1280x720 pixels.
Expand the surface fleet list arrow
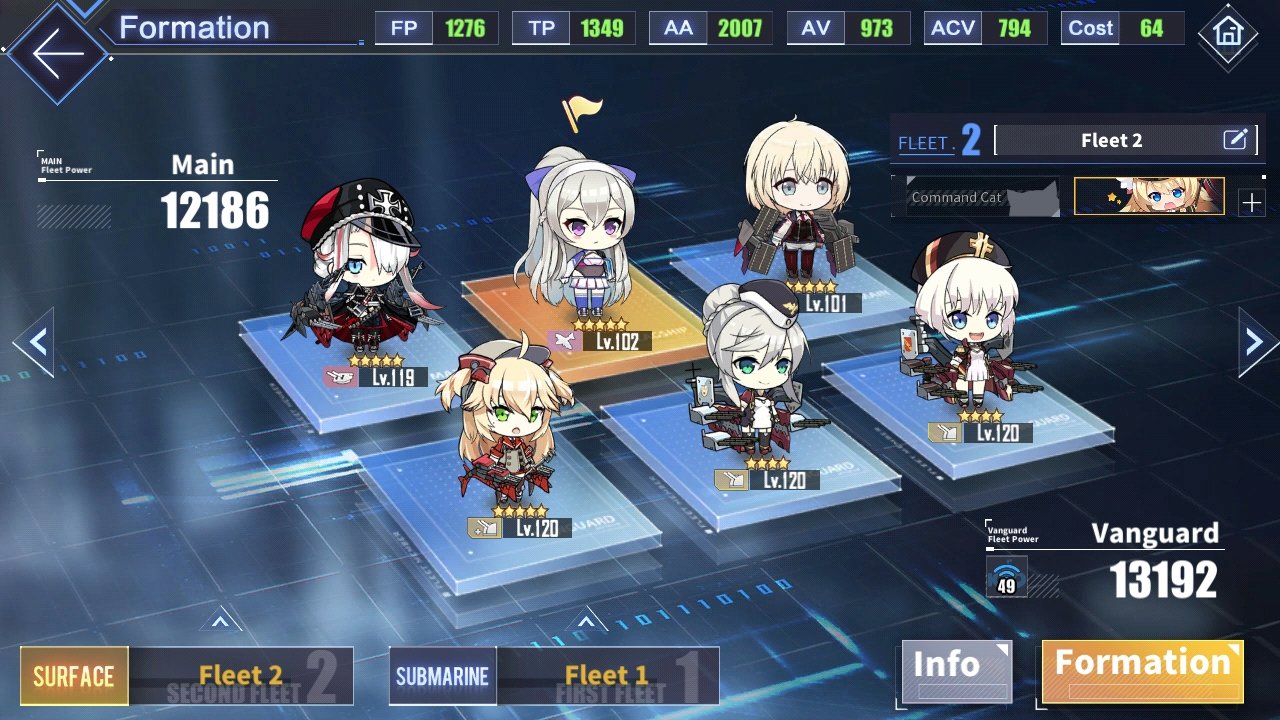[x=221, y=622]
